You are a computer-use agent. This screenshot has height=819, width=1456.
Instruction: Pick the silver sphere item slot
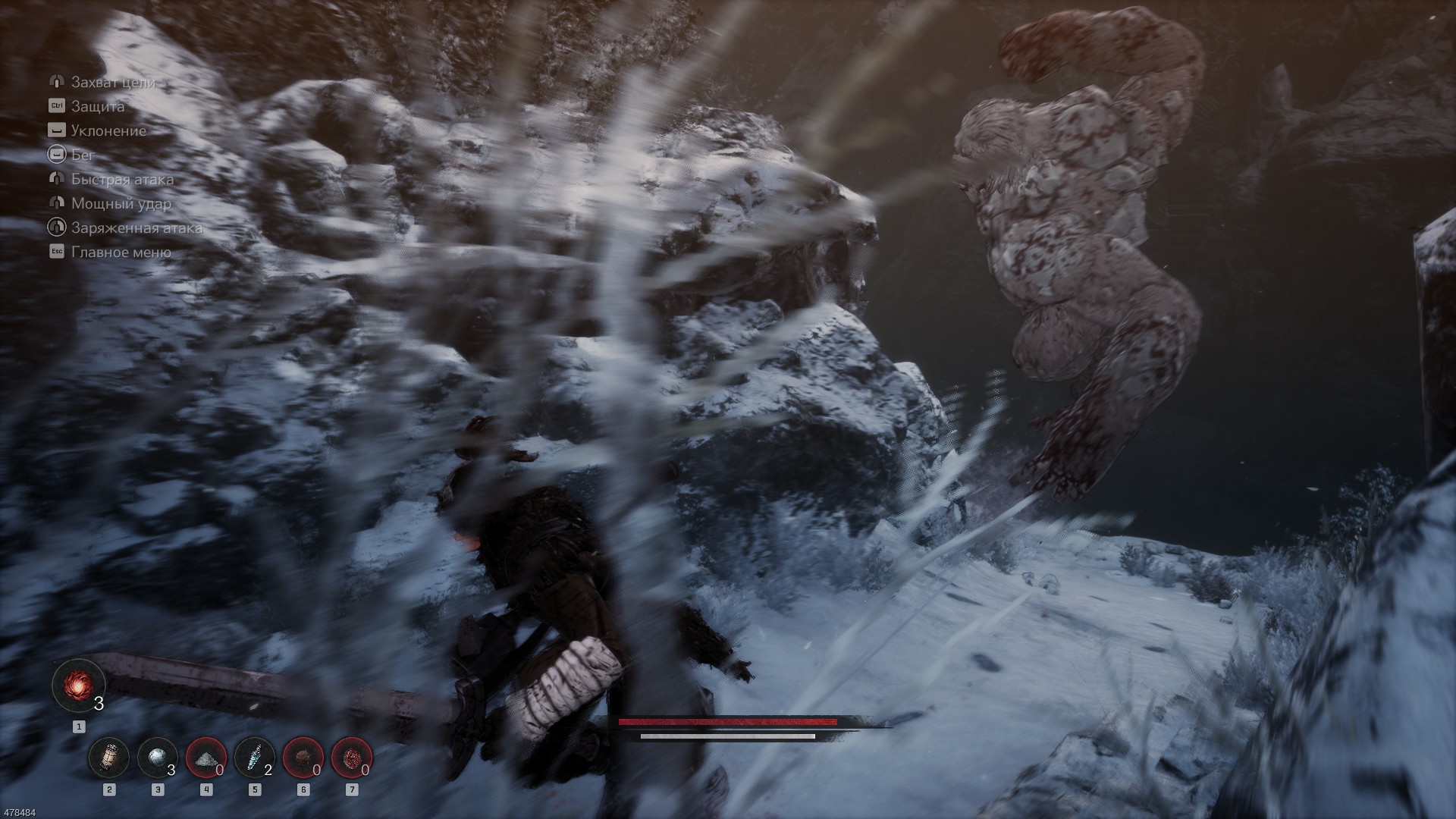point(158,758)
